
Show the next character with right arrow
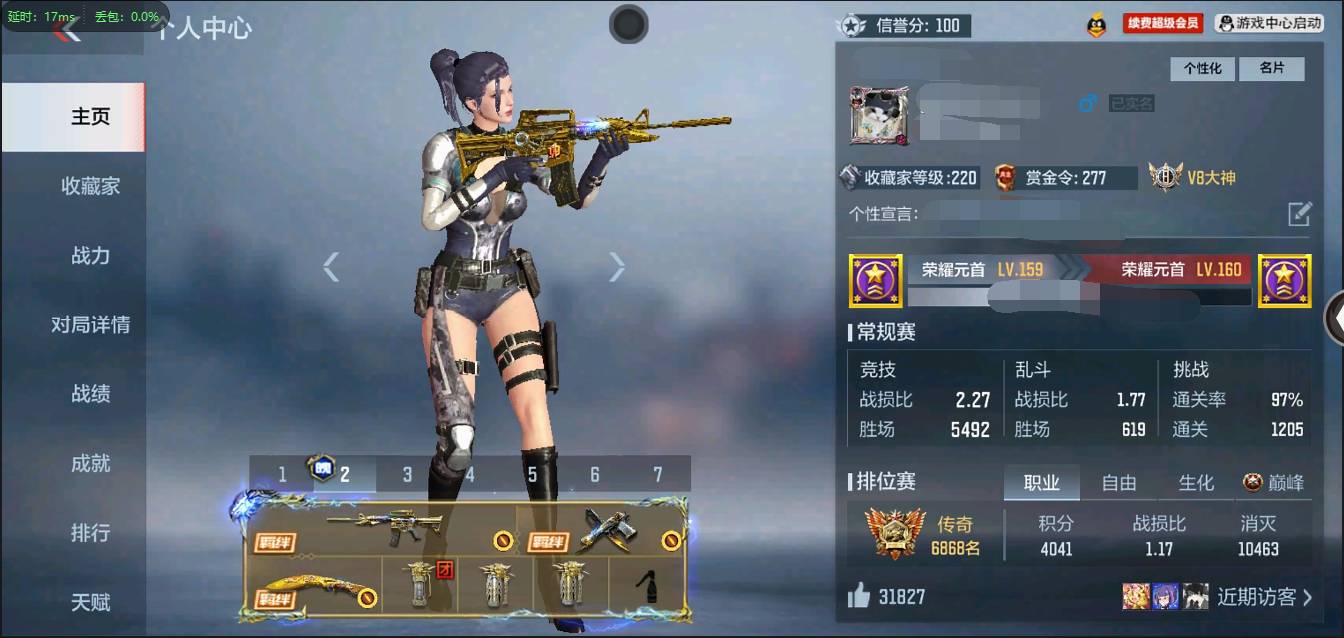617,266
